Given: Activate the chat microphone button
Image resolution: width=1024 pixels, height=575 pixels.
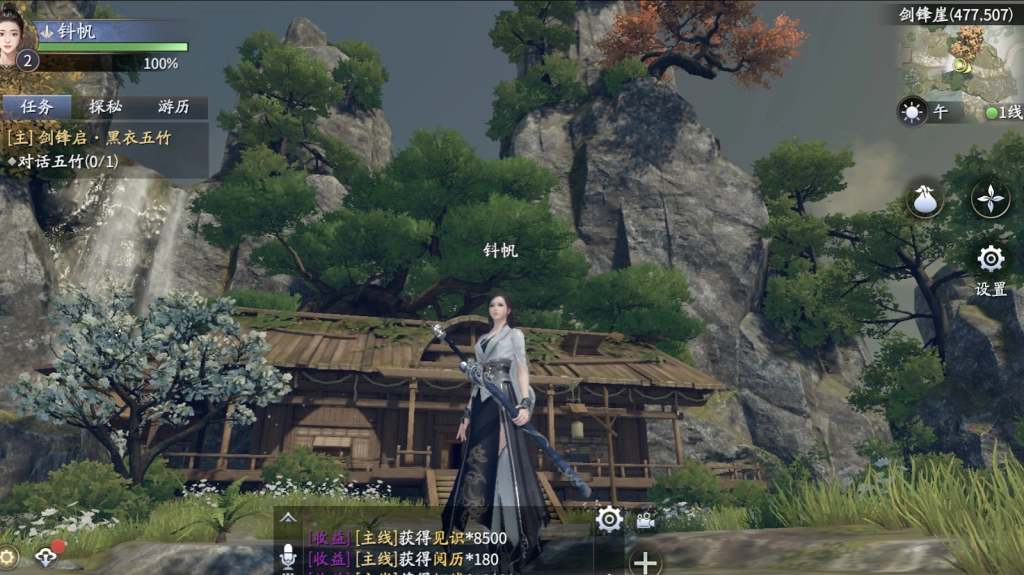Looking at the screenshot, I should [288, 559].
